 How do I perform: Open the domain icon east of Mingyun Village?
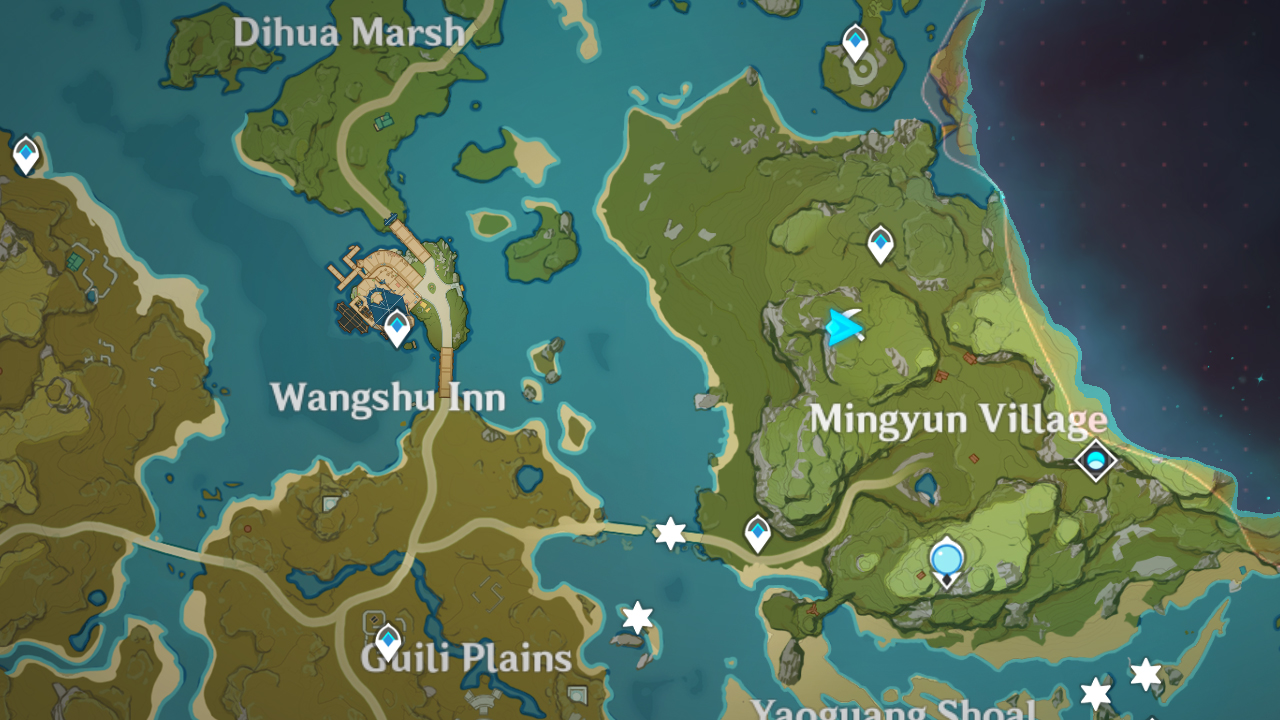[x=1095, y=460]
